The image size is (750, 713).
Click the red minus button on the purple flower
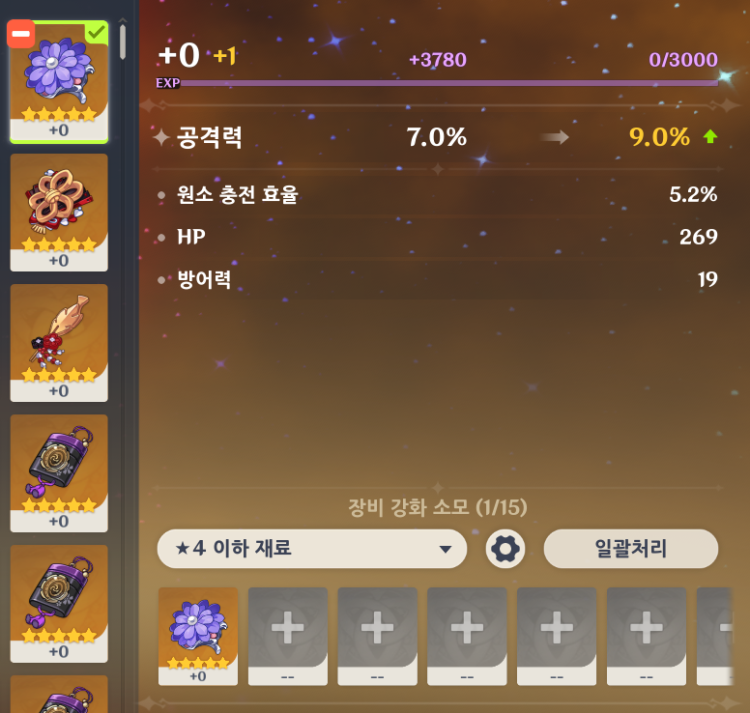(21, 35)
